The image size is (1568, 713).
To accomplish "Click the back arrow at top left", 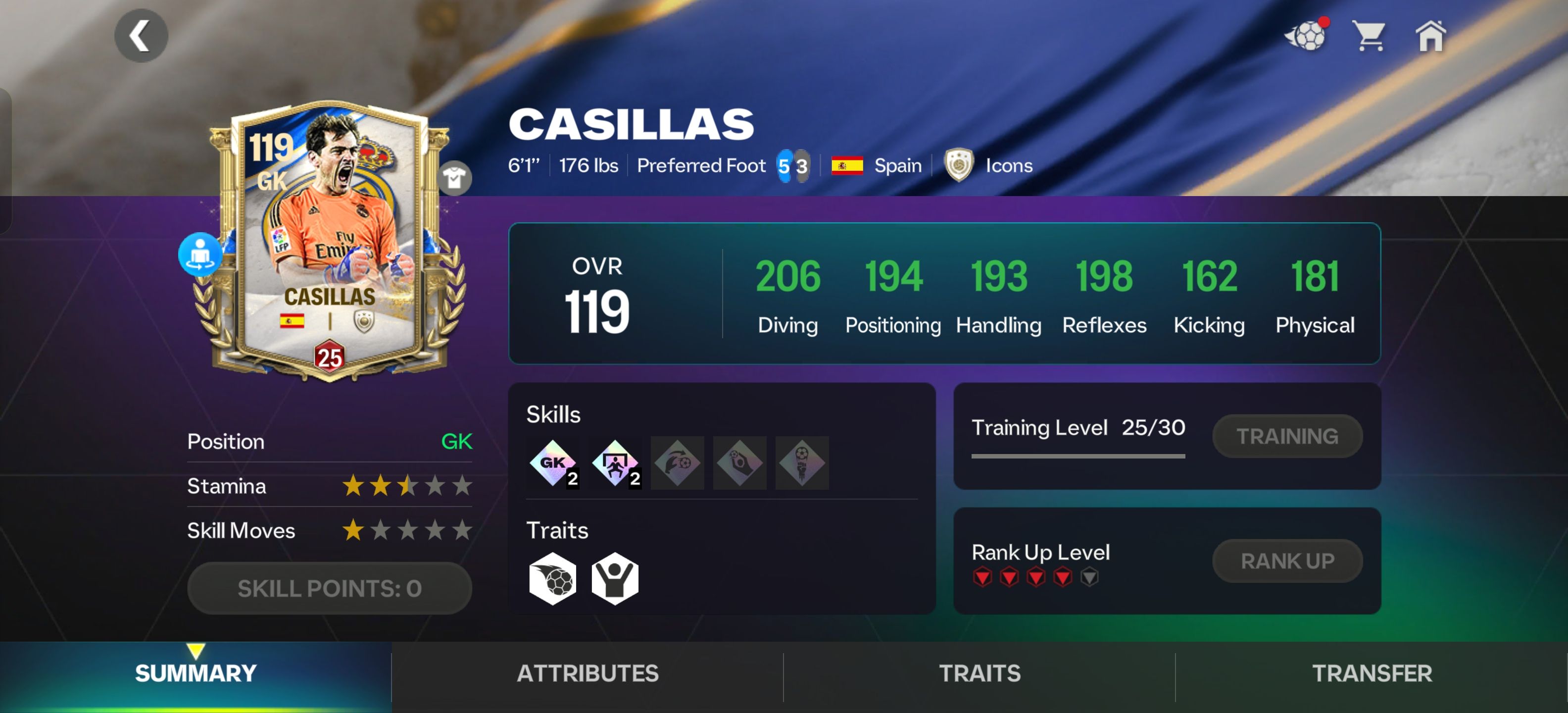I will (x=141, y=35).
